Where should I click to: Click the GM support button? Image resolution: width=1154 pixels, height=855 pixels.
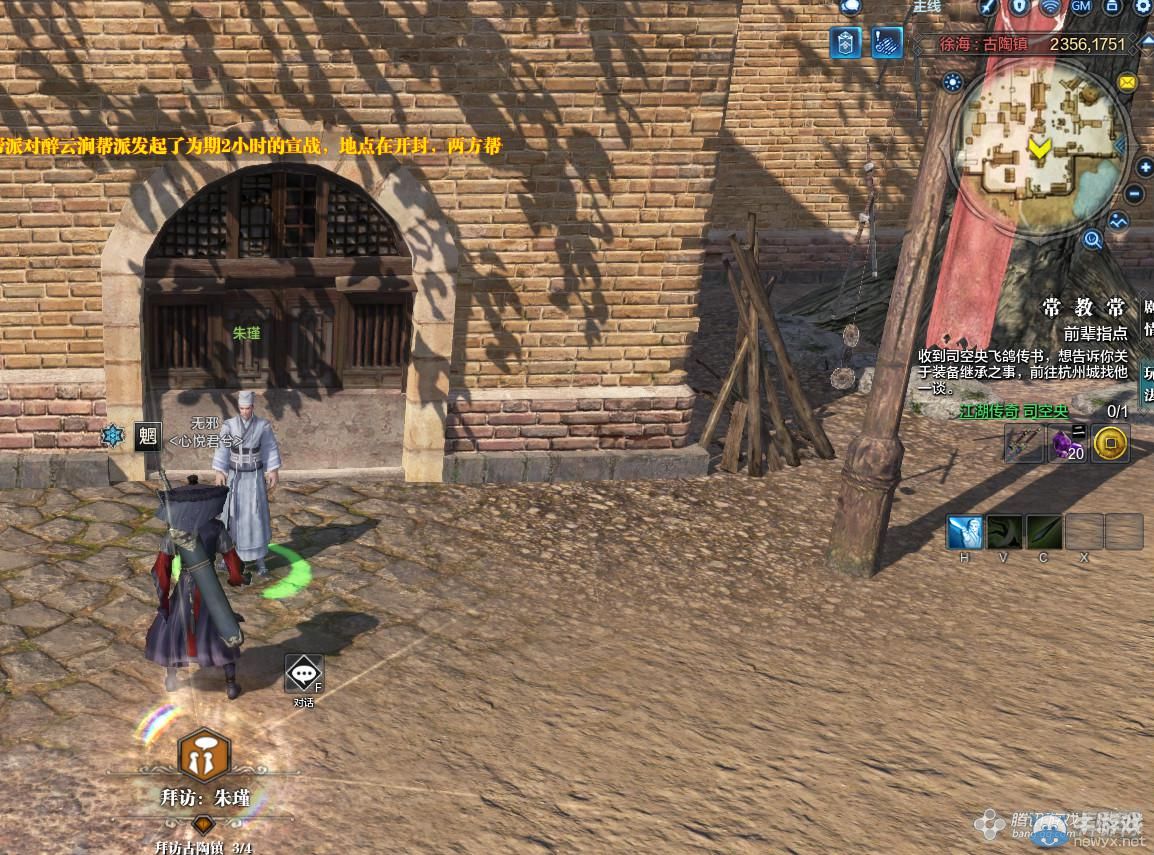[1081, 6]
